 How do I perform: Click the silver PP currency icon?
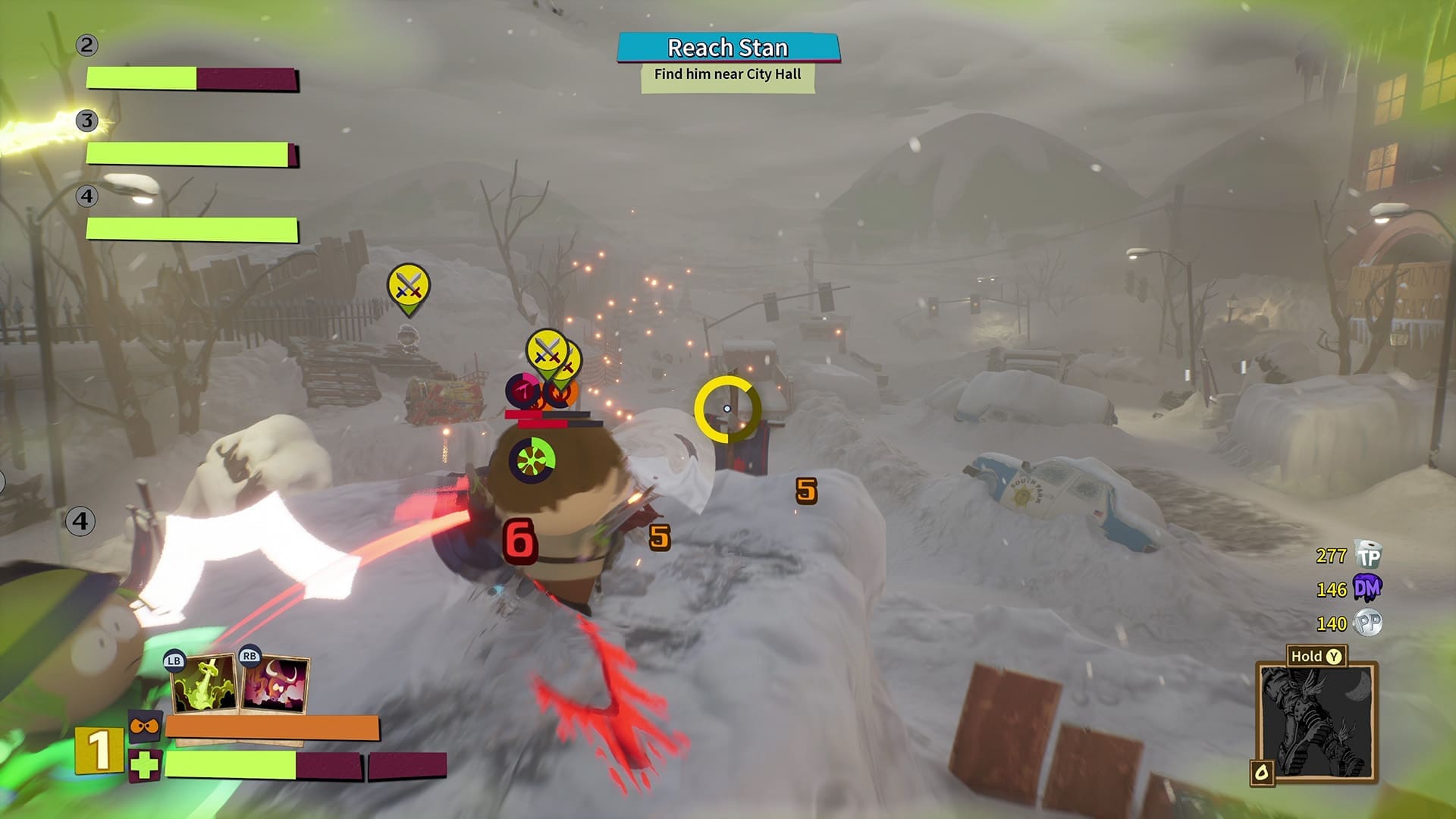point(1368,623)
